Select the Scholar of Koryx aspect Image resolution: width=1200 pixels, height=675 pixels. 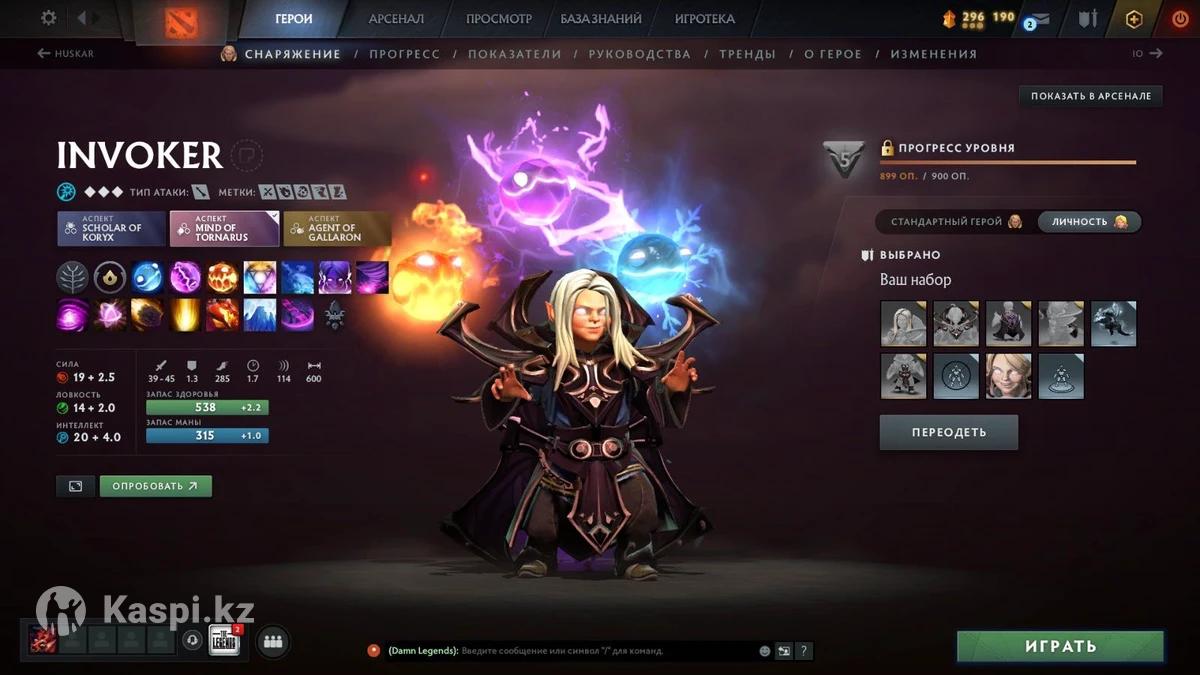coord(111,229)
